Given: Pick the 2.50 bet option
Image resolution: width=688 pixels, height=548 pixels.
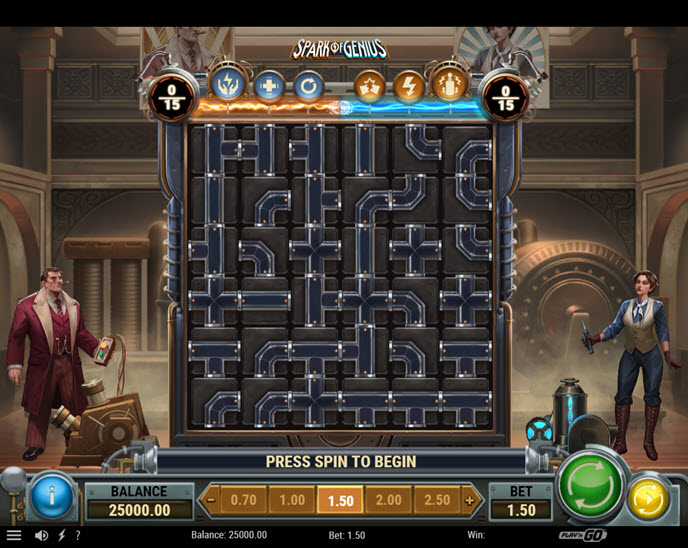Looking at the screenshot, I should pyautogui.click(x=437, y=499).
